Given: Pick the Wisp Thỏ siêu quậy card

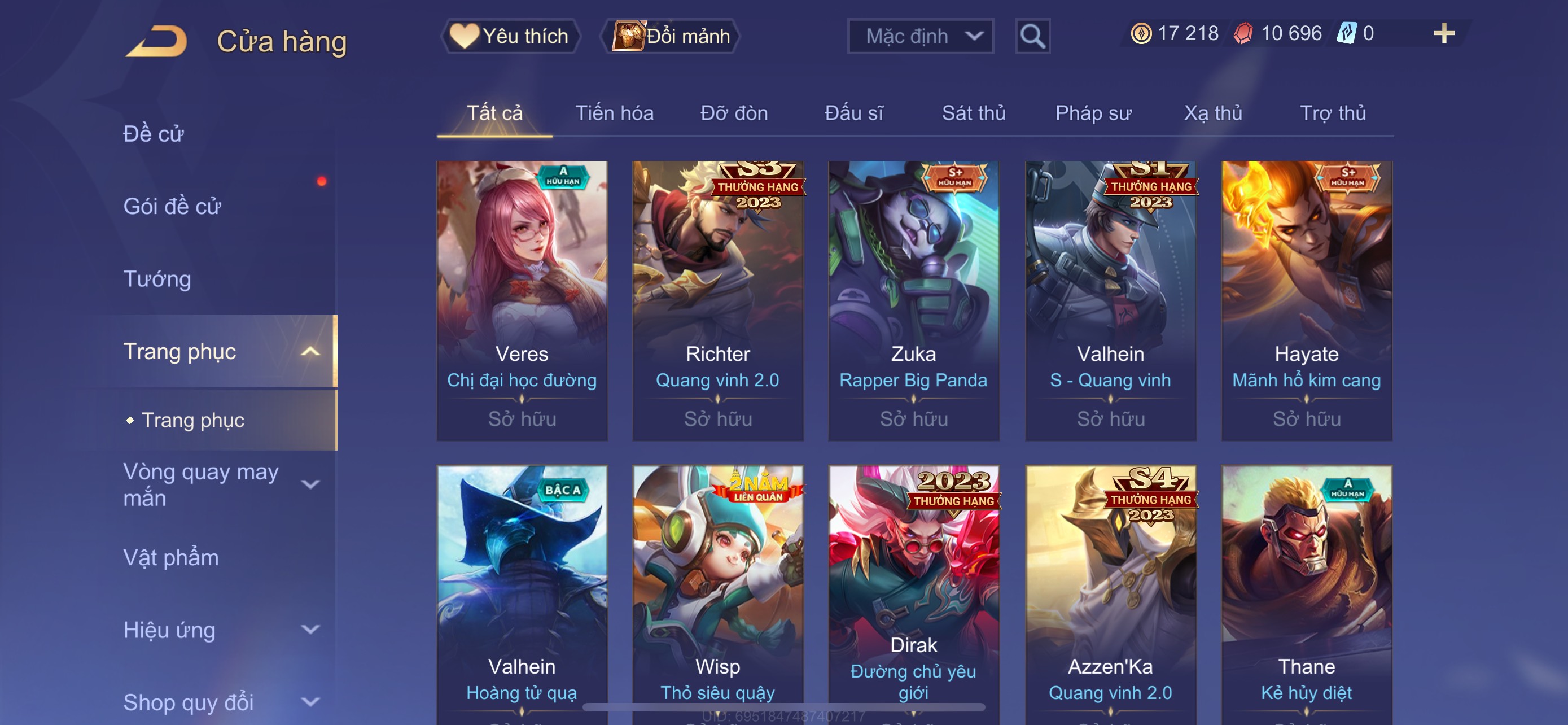Looking at the screenshot, I should [717, 591].
